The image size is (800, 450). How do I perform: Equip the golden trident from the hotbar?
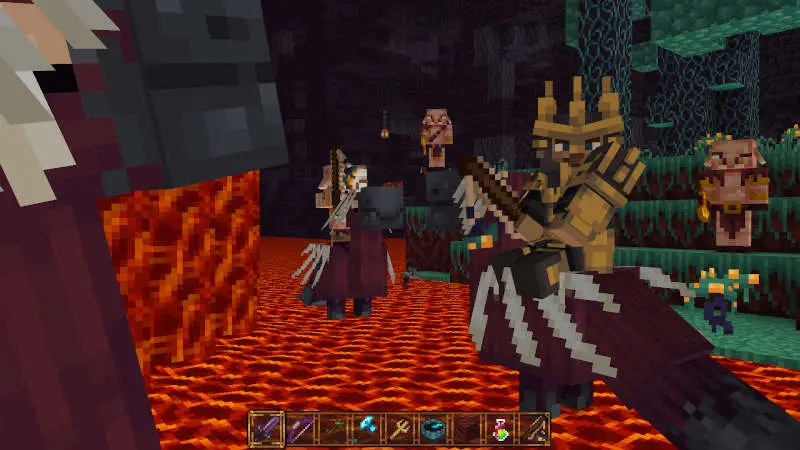click(x=400, y=428)
